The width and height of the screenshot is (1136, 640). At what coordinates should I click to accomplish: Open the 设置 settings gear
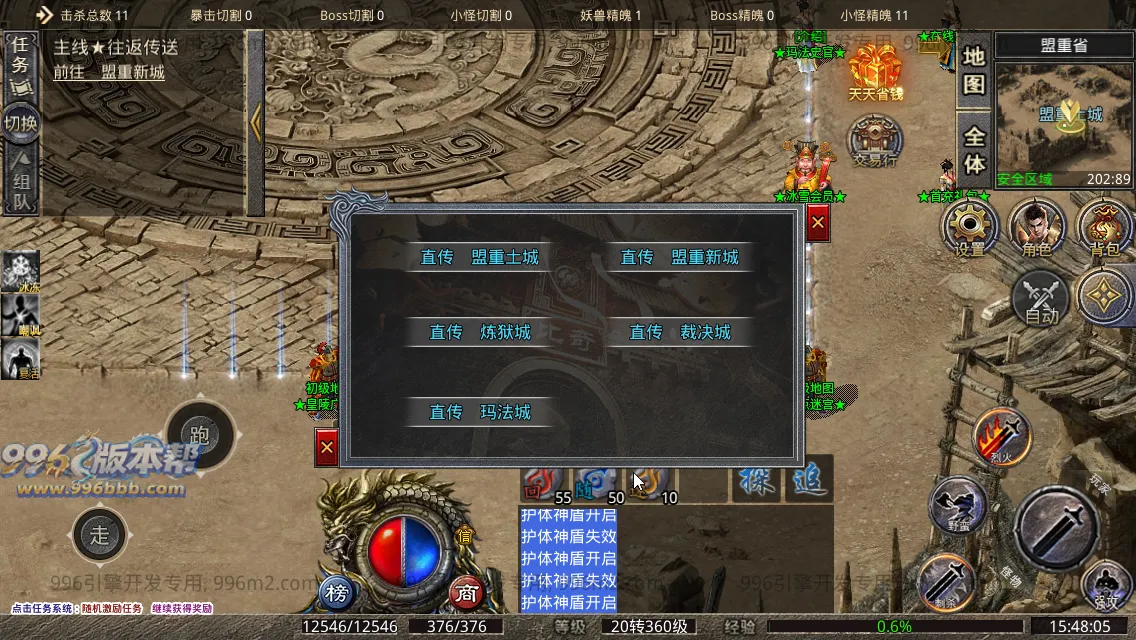click(970, 227)
